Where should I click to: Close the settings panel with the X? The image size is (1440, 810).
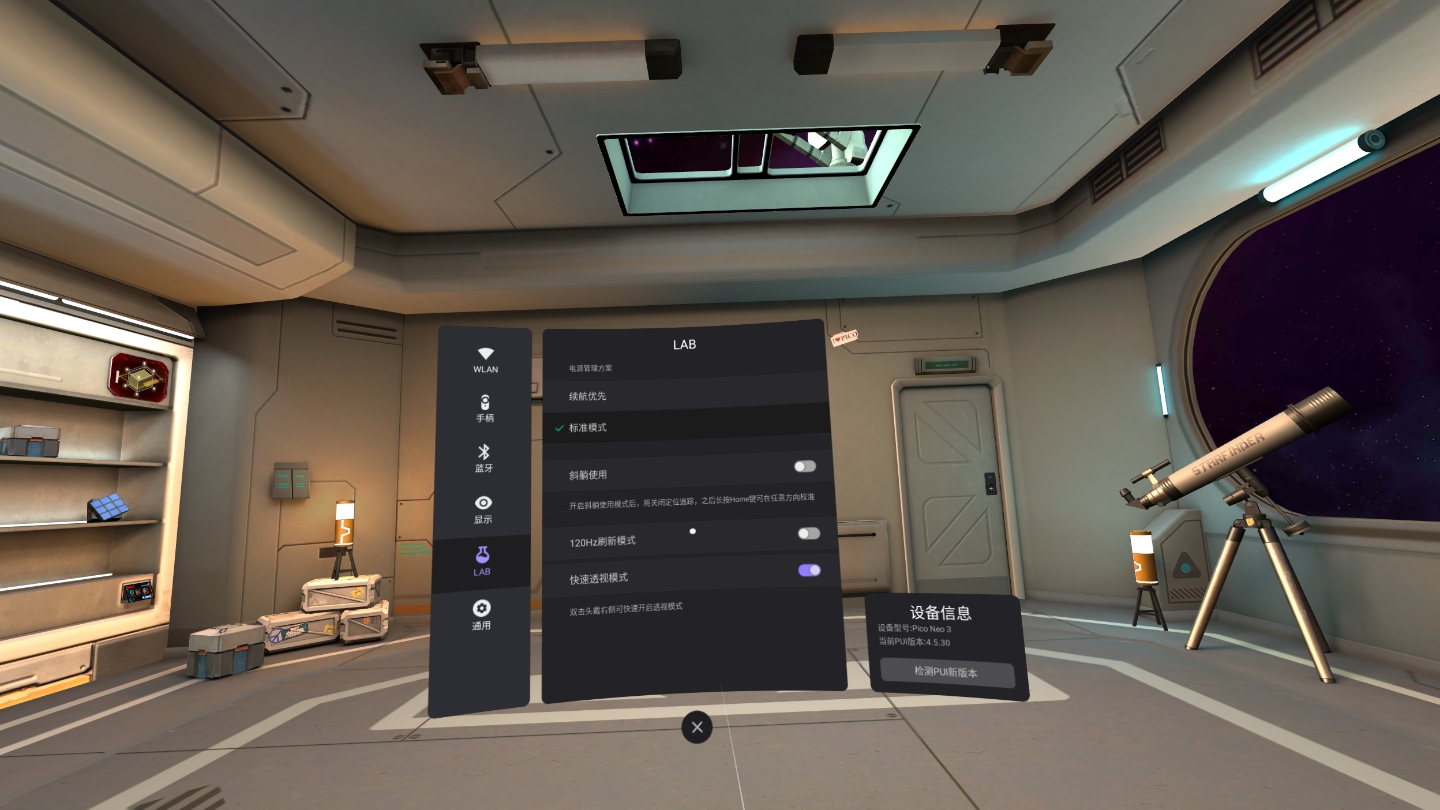pos(696,727)
